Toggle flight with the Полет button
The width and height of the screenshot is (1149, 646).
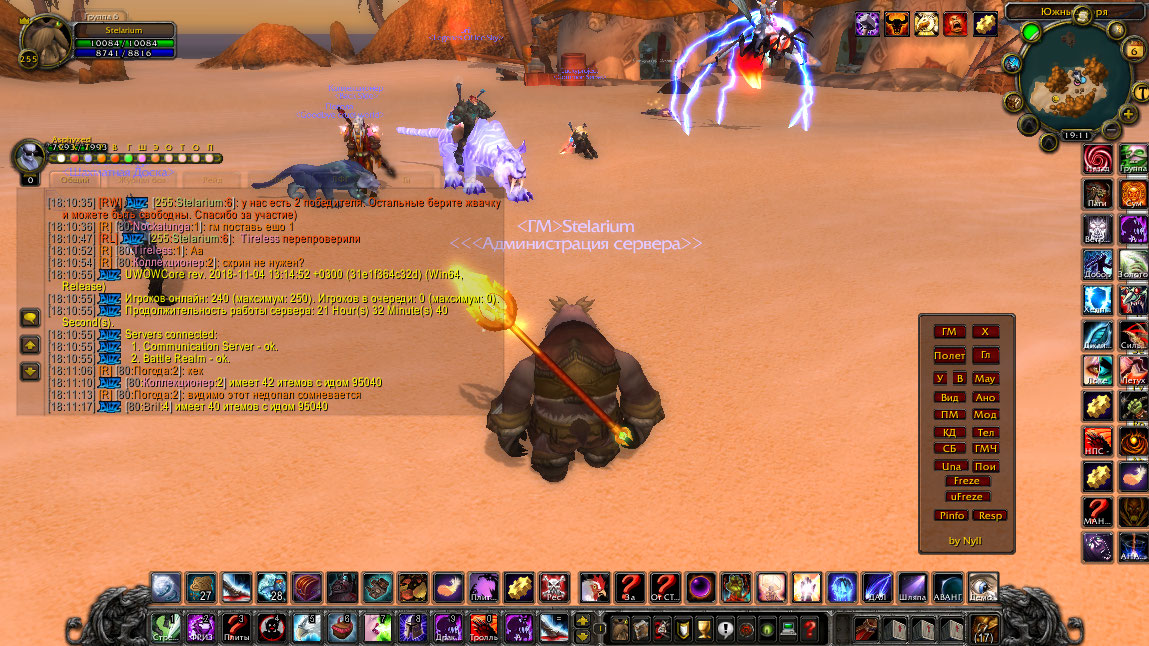949,355
